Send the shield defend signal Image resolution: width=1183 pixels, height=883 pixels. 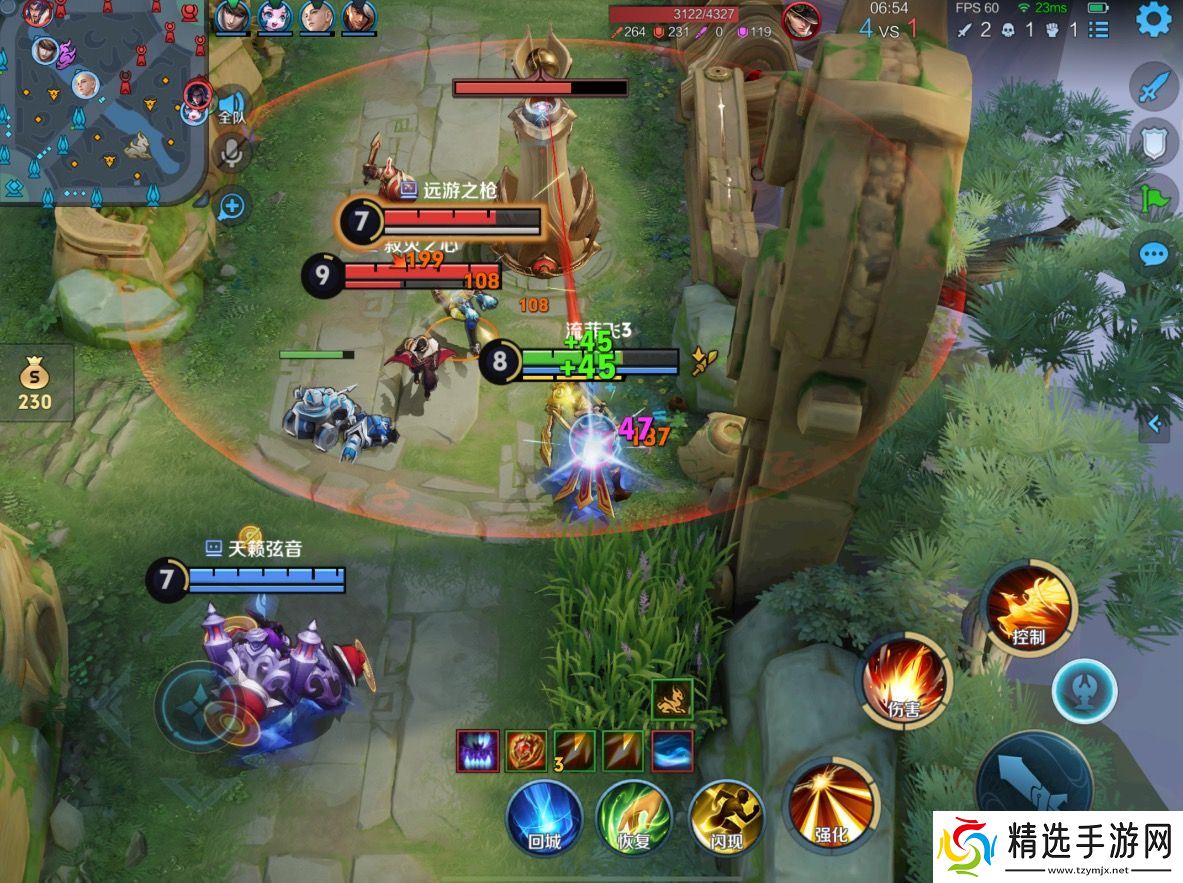(1154, 143)
